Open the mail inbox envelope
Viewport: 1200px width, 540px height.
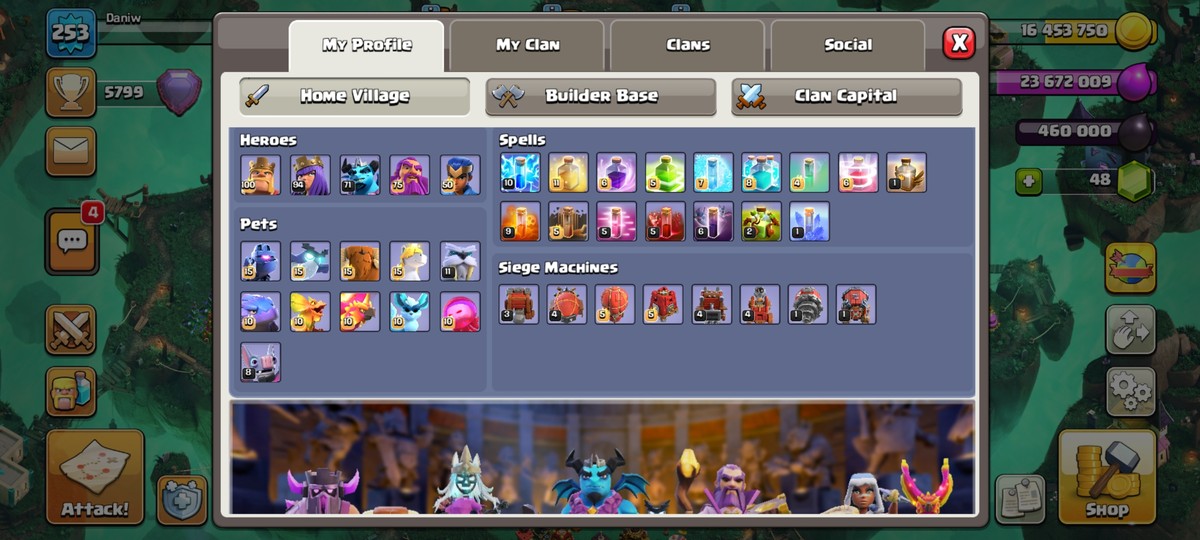[71, 151]
